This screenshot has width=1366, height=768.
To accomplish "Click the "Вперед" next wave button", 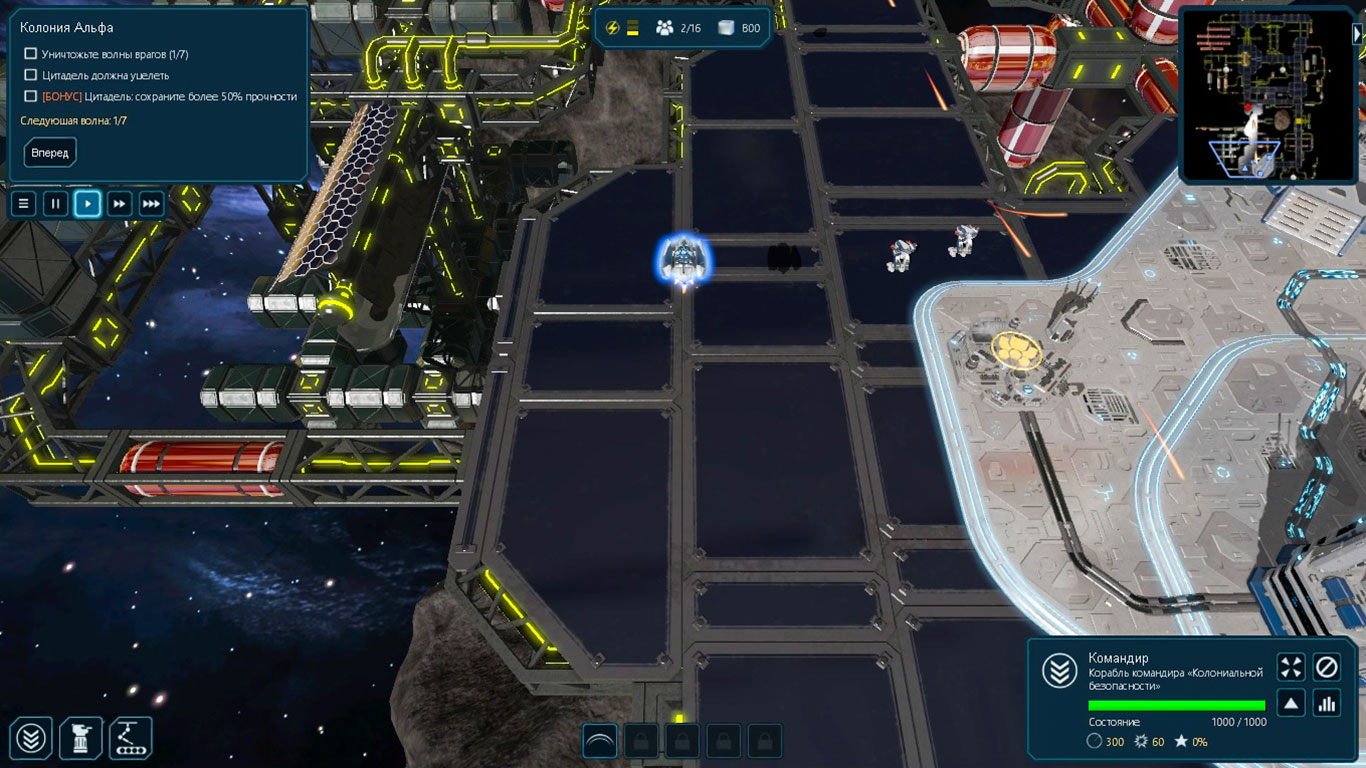I will (50, 153).
